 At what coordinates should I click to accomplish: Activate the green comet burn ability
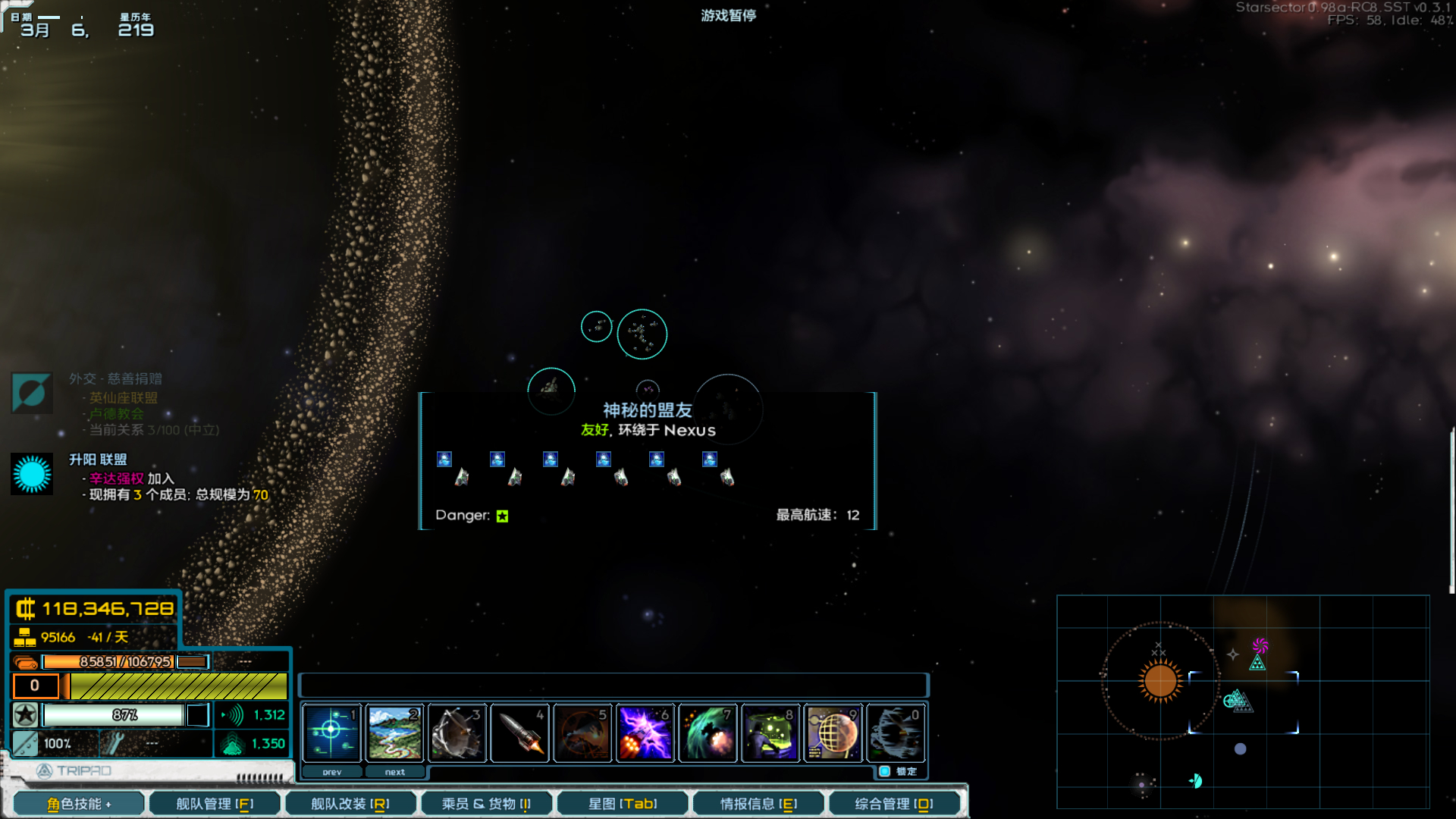coord(708,733)
